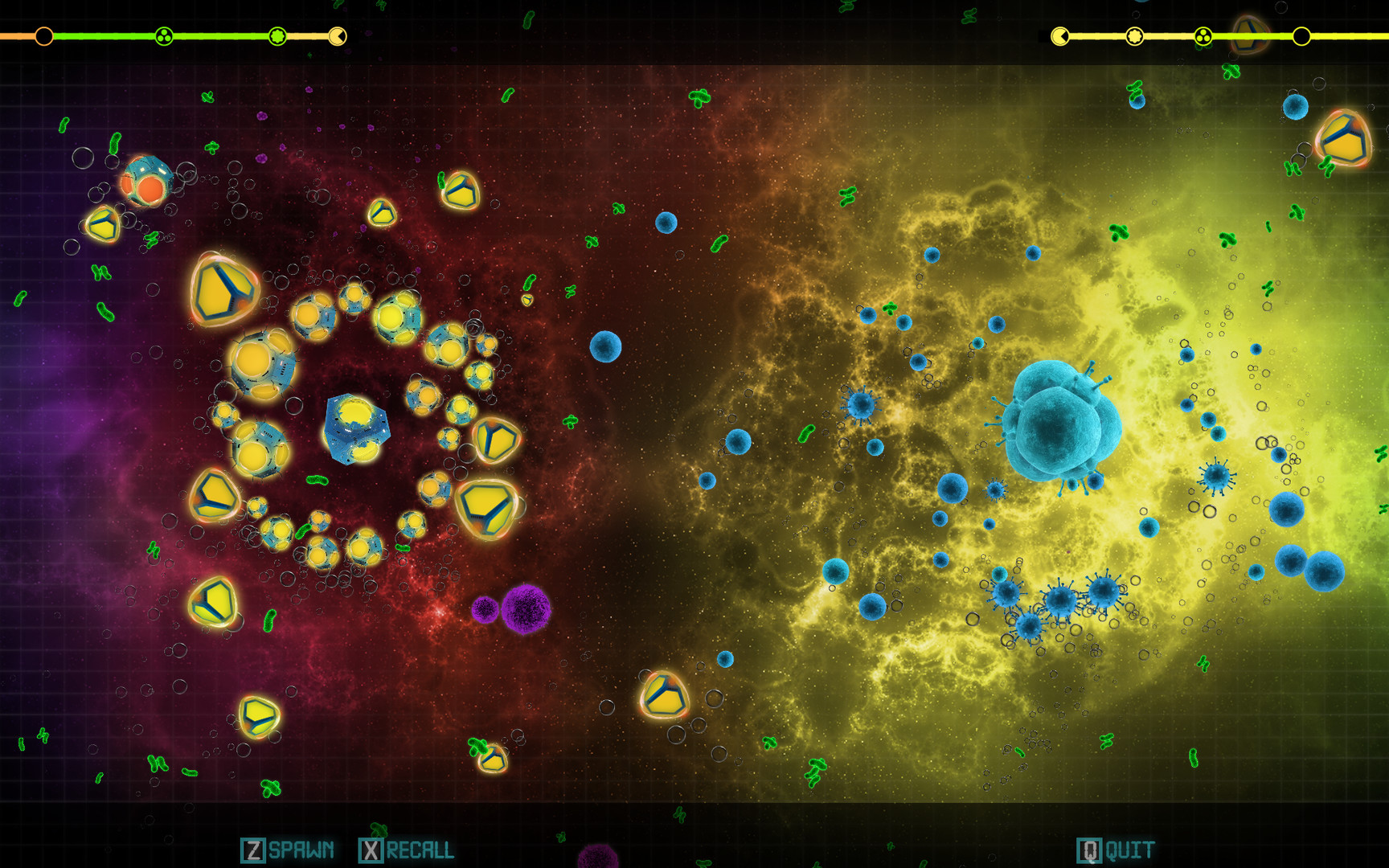Select the wedge node starting the yellow bar
This screenshot has width=1389, height=868.
coord(1059,35)
